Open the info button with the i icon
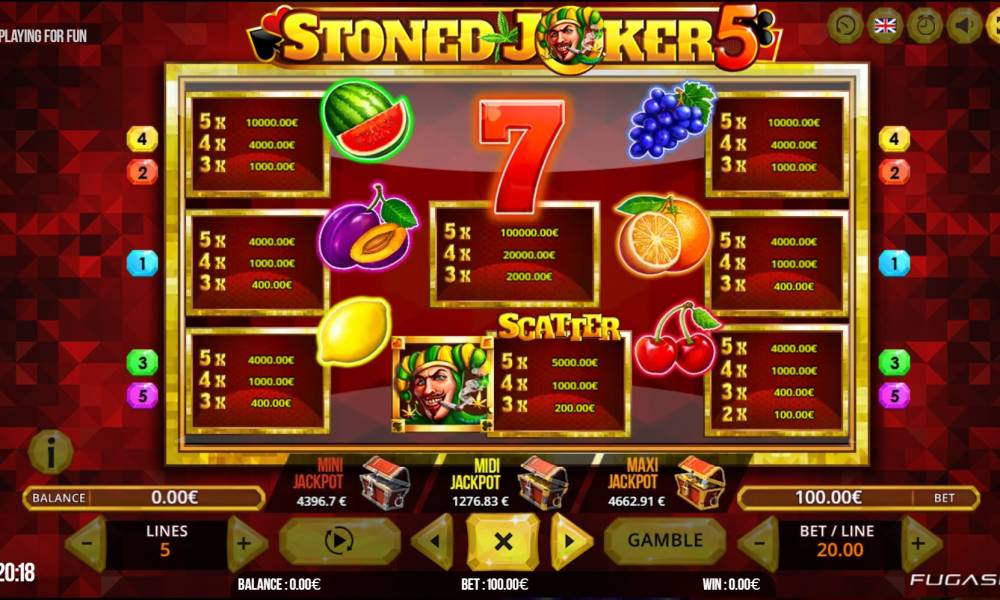Screen dimensions: 1000x600 pos(50,452)
